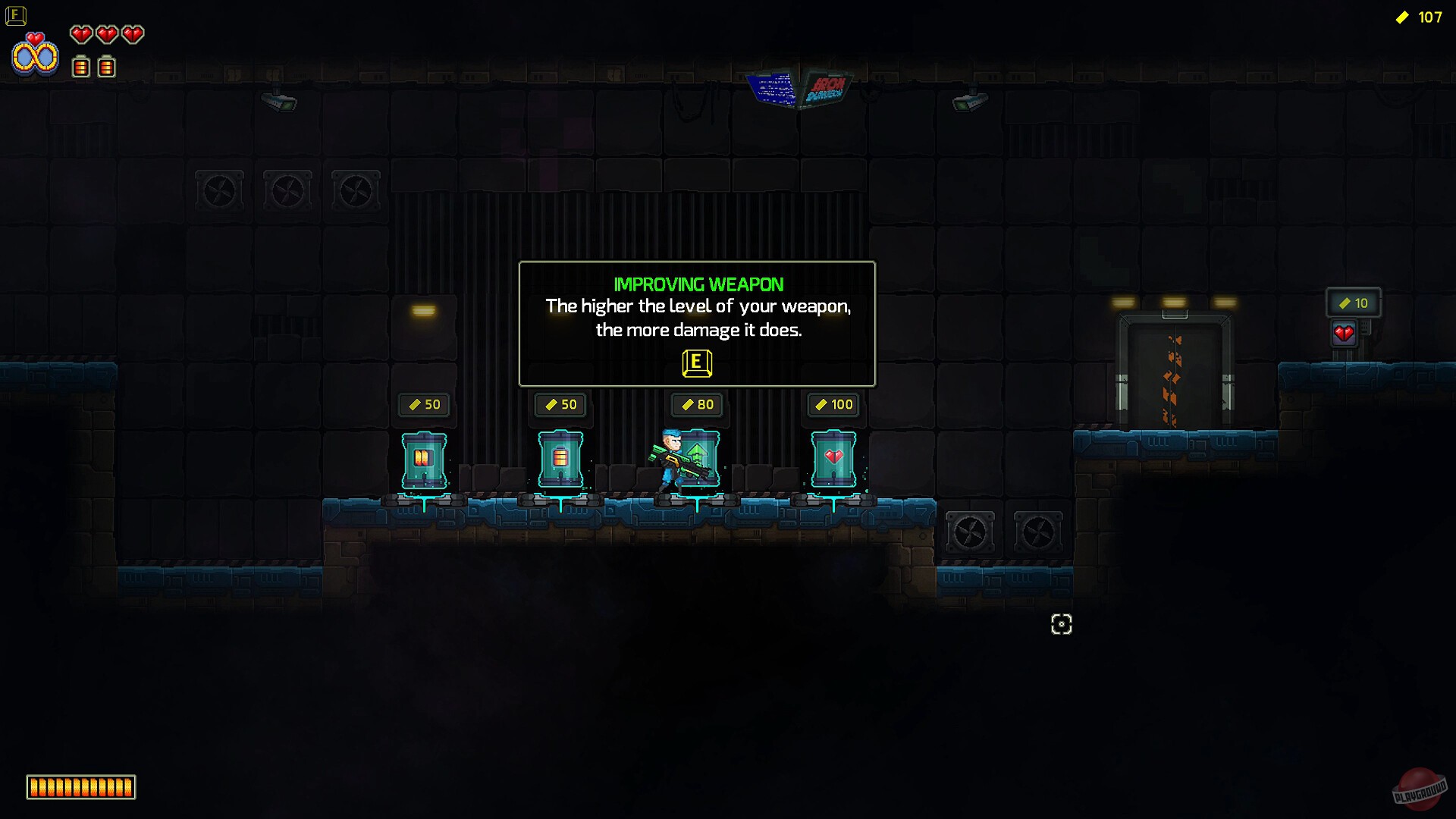
Task: Click the crosshair reticle in the lower area
Action: tap(1061, 624)
